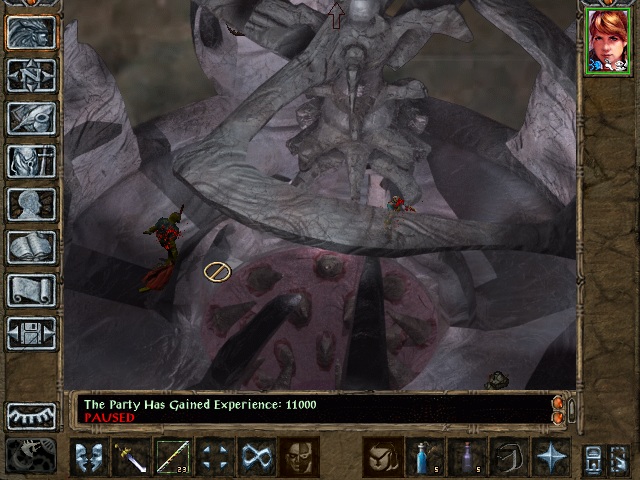Open the area map from the sidebar
This screenshot has width=640, height=480.
coord(31,76)
